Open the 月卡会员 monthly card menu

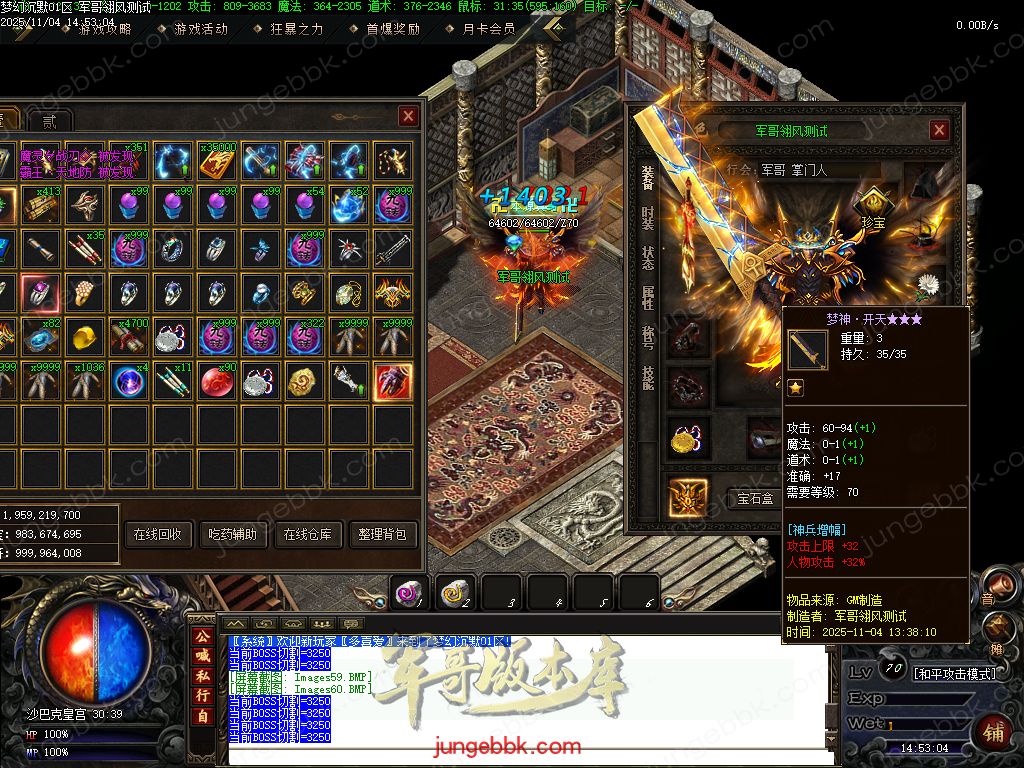(489, 29)
